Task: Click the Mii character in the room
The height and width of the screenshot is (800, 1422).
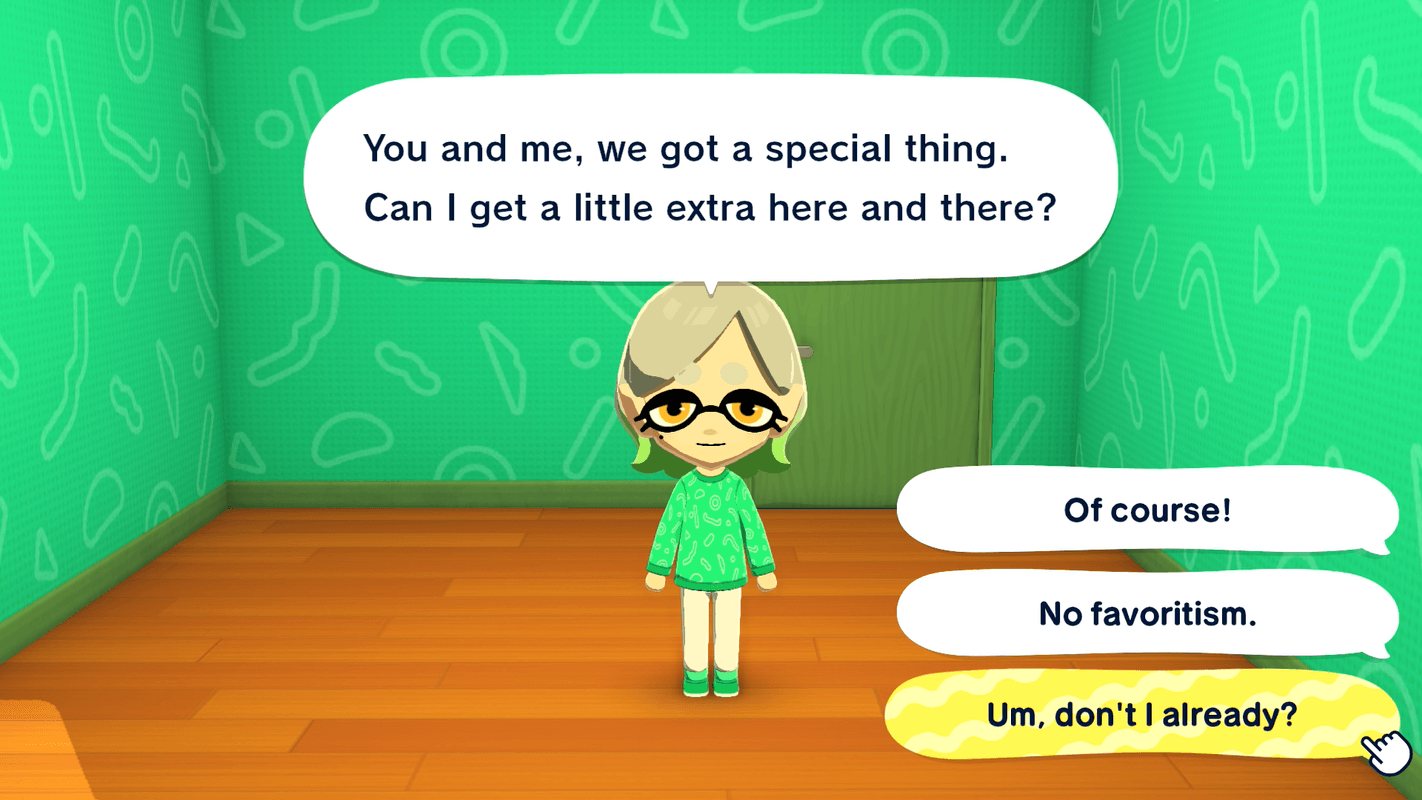Action: point(710,500)
